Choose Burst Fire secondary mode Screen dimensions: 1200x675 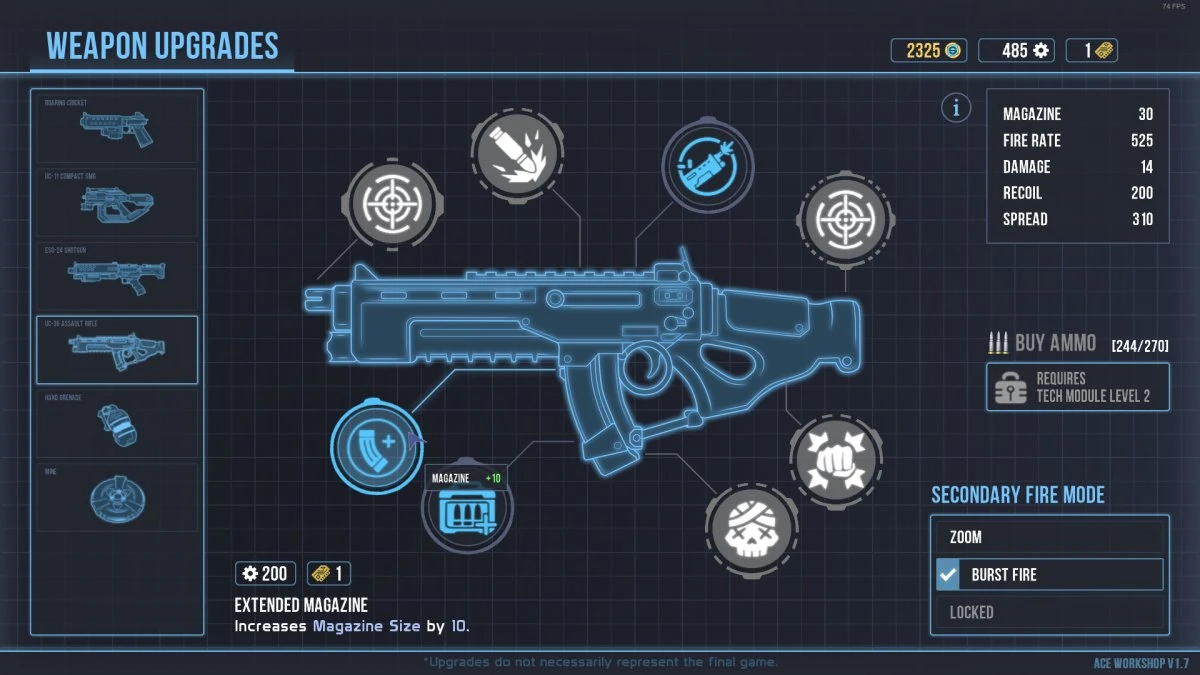(x=1049, y=575)
